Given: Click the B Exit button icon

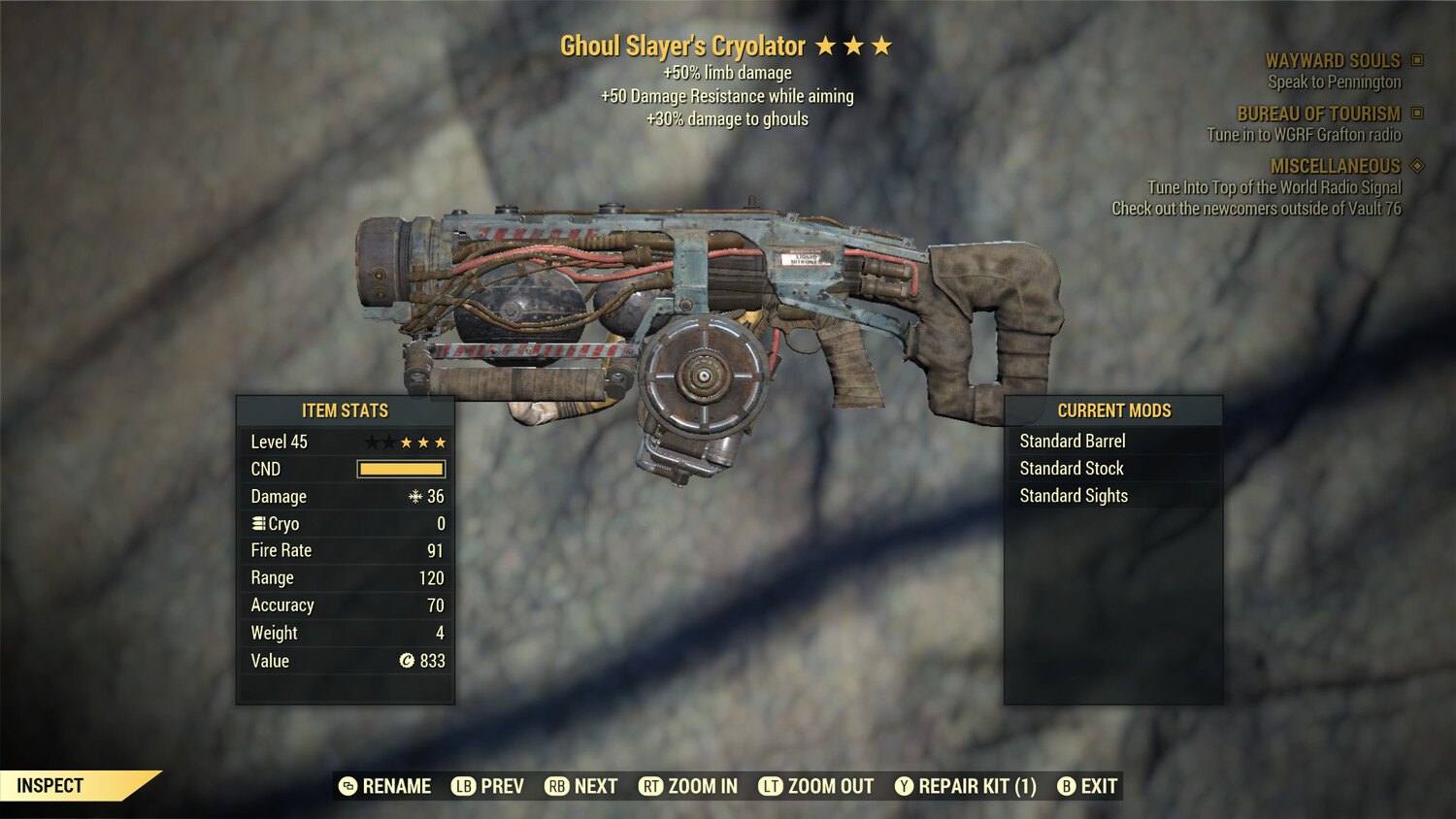Looking at the screenshot, I should 1068,786.
